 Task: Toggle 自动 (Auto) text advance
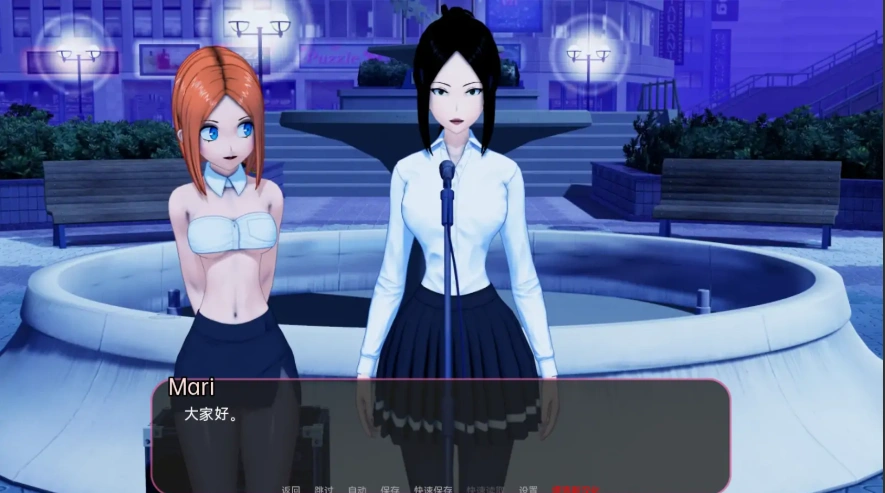(357, 489)
